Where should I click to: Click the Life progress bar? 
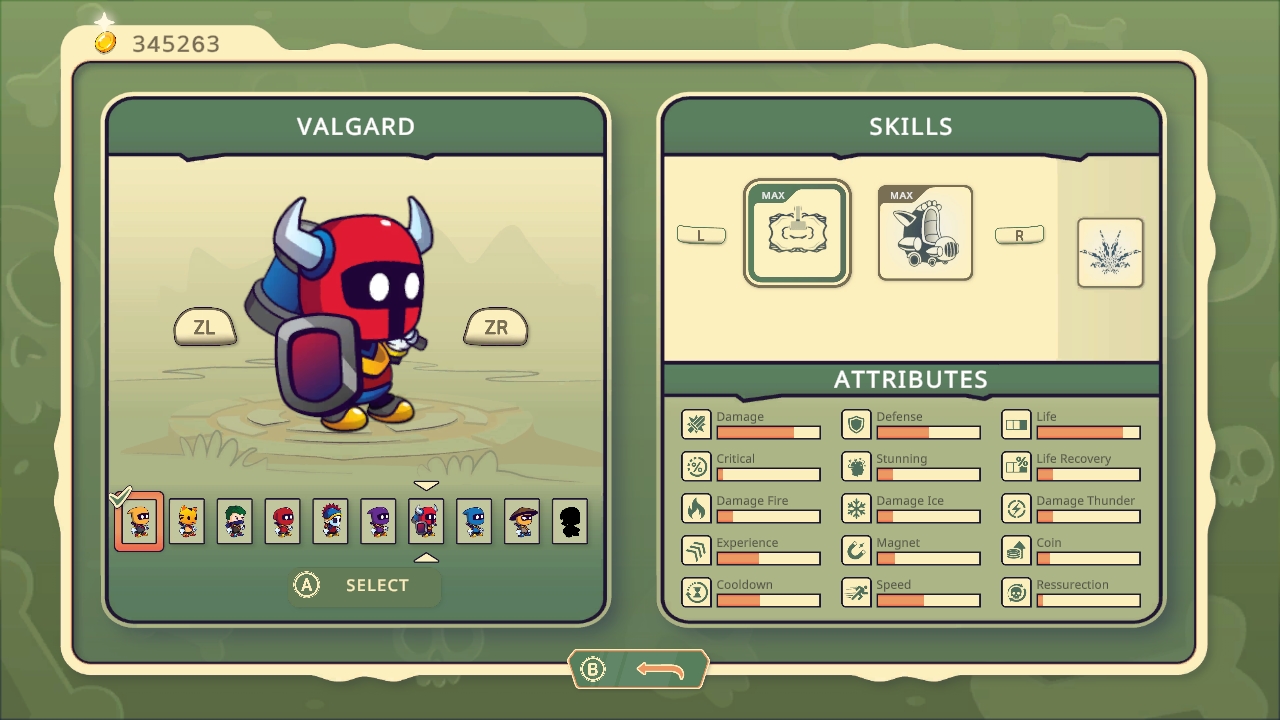1088,432
